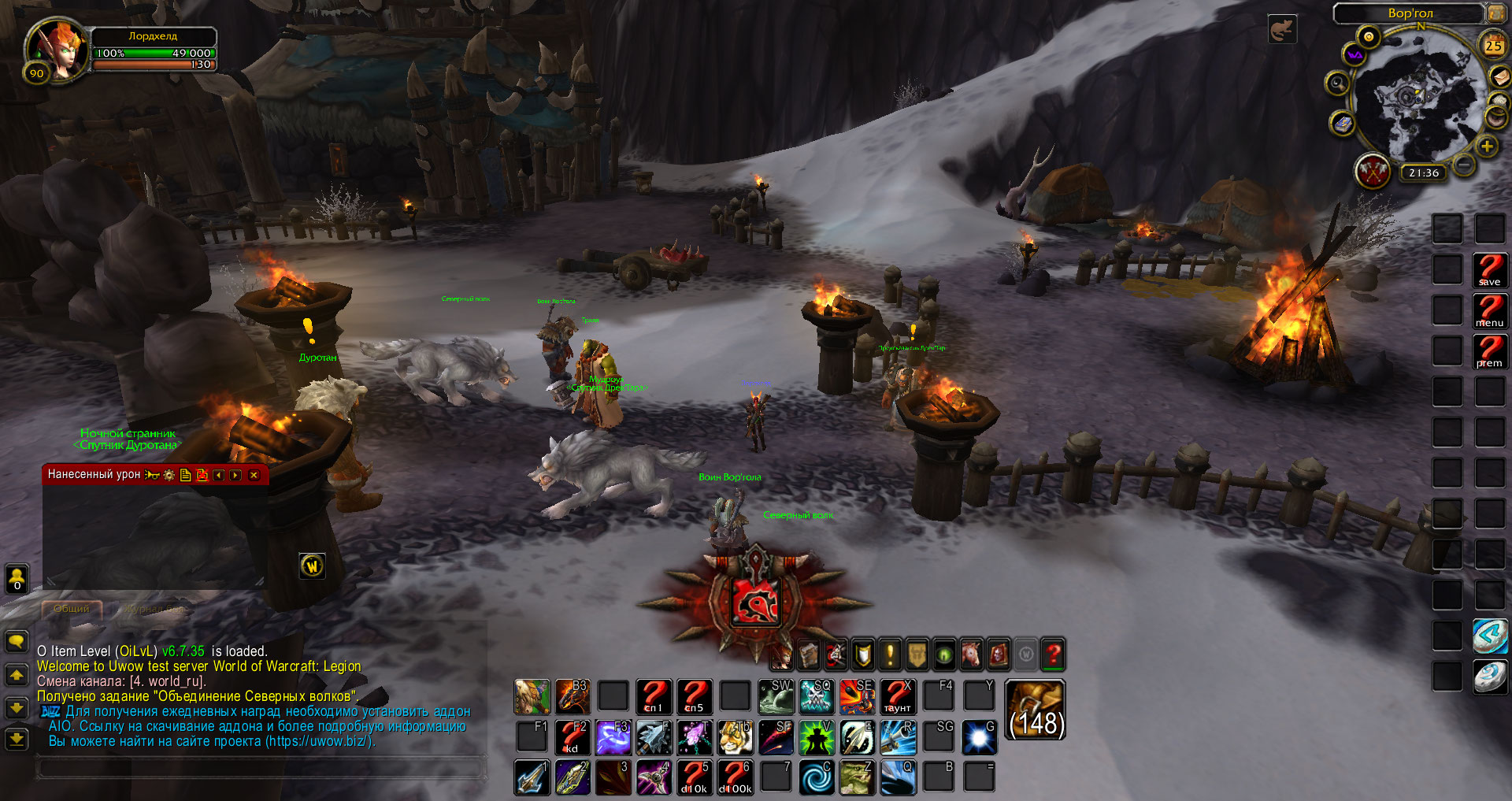Cast the blue swirl ability bound to C
1512x801 pixels.
[x=817, y=777]
